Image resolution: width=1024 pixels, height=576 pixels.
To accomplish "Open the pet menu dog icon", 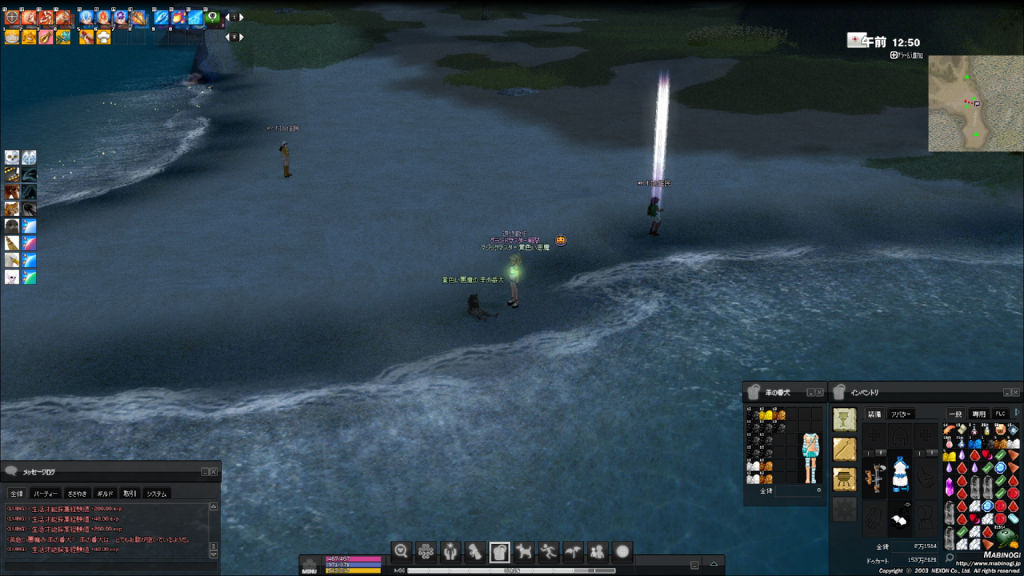I will 523,551.
